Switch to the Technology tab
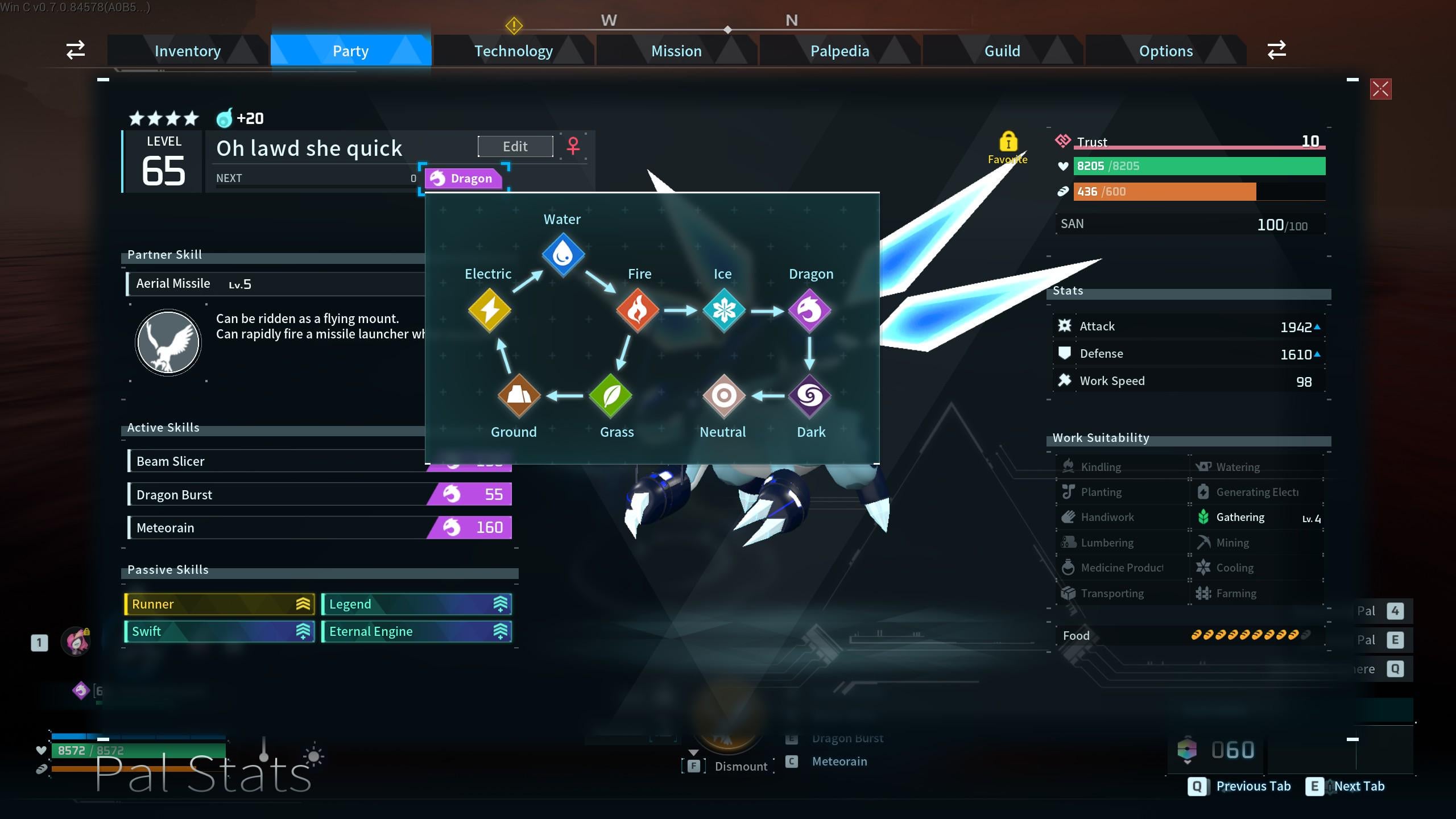The image size is (1456, 819). coord(514,51)
